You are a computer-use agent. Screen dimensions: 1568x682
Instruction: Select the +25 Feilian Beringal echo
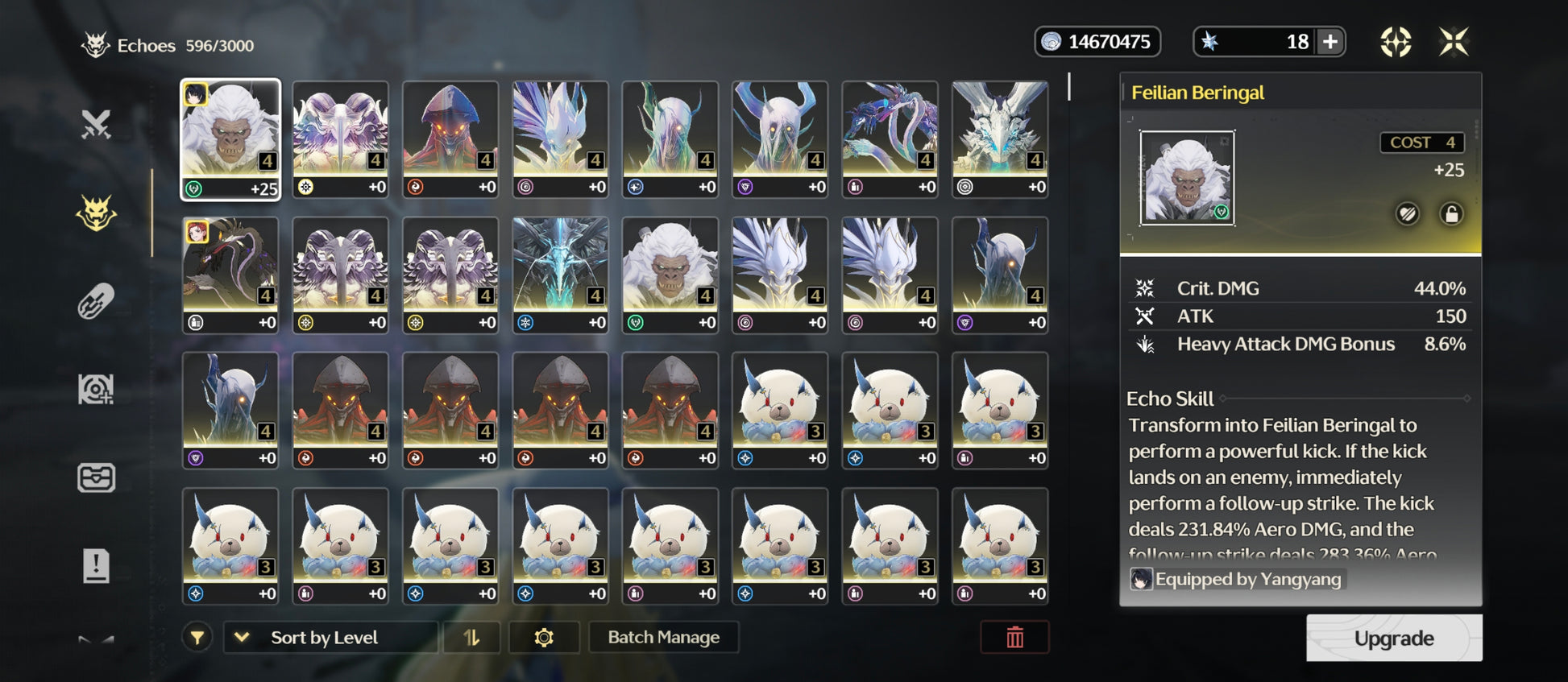pos(230,139)
